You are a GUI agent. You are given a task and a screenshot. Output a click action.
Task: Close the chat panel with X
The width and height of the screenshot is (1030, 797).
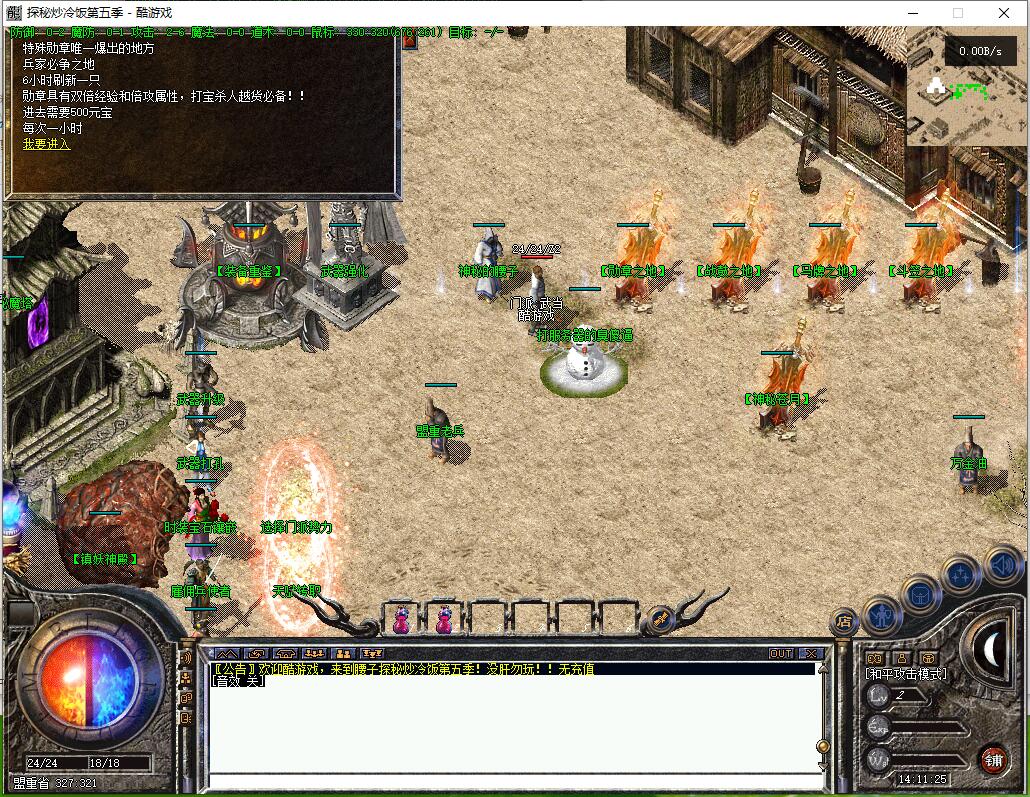(x=811, y=653)
